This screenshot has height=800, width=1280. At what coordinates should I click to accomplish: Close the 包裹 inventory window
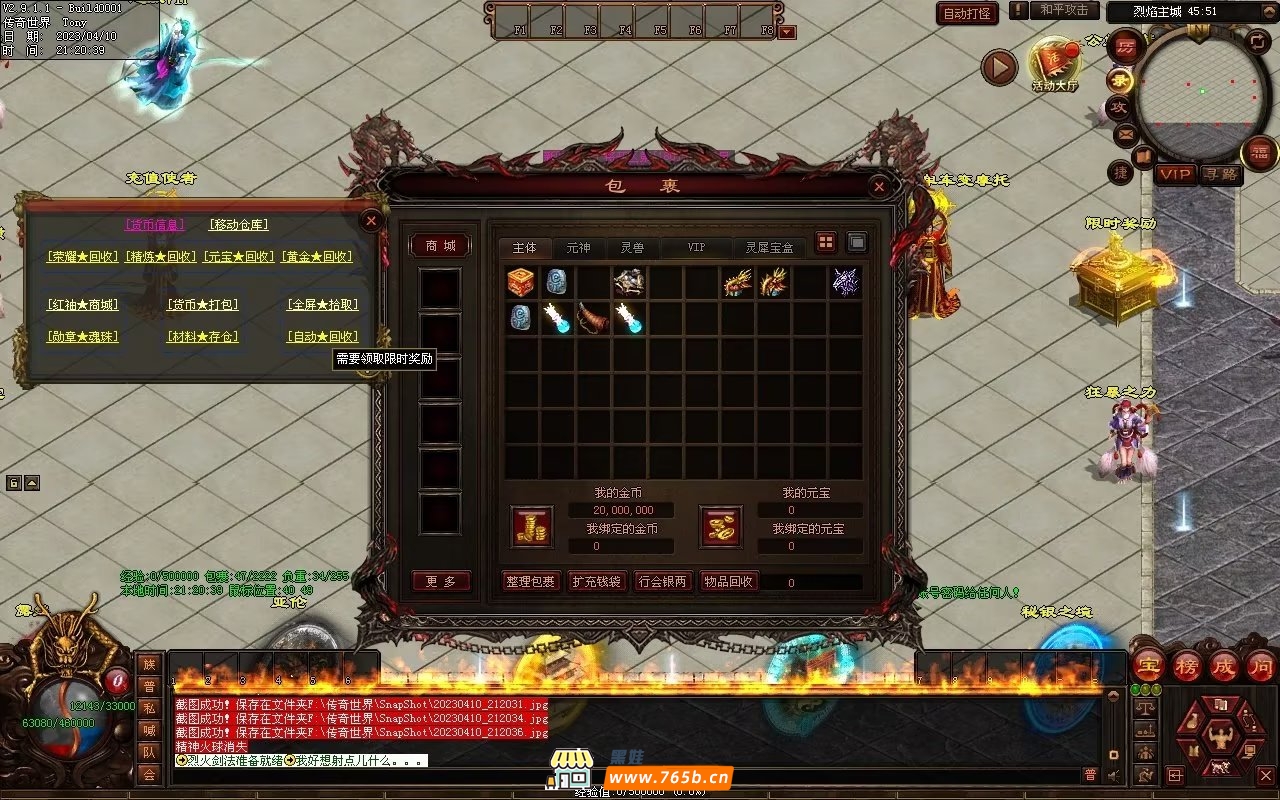pos(878,186)
